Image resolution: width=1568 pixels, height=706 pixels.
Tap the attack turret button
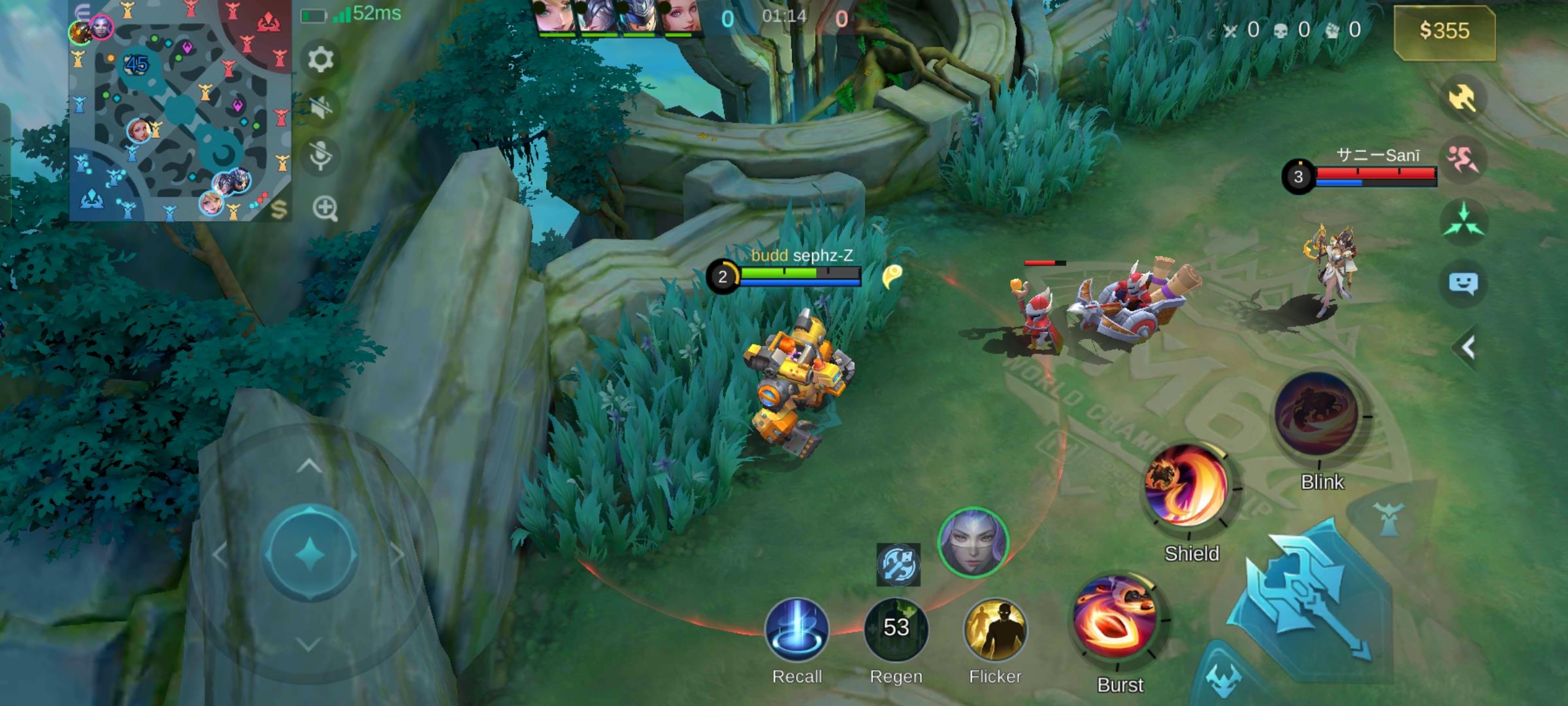point(1388,520)
